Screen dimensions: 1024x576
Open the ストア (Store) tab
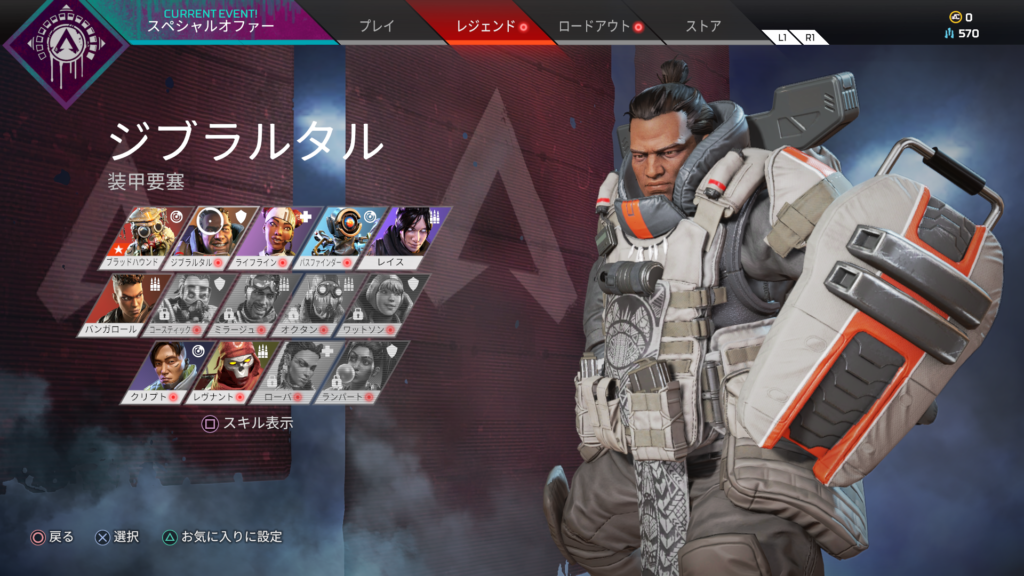click(703, 26)
